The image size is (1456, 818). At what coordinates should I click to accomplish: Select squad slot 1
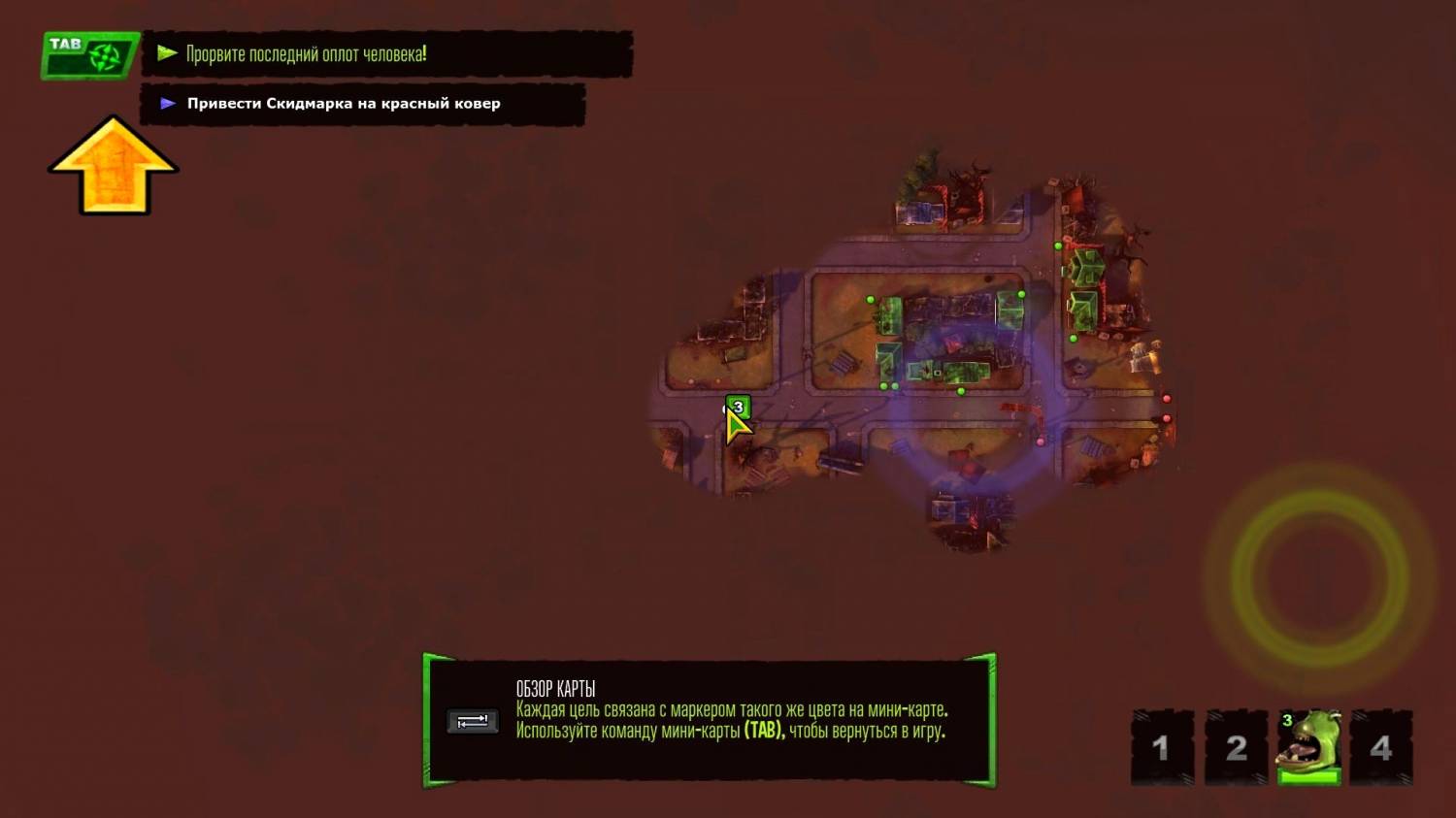[1162, 747]
